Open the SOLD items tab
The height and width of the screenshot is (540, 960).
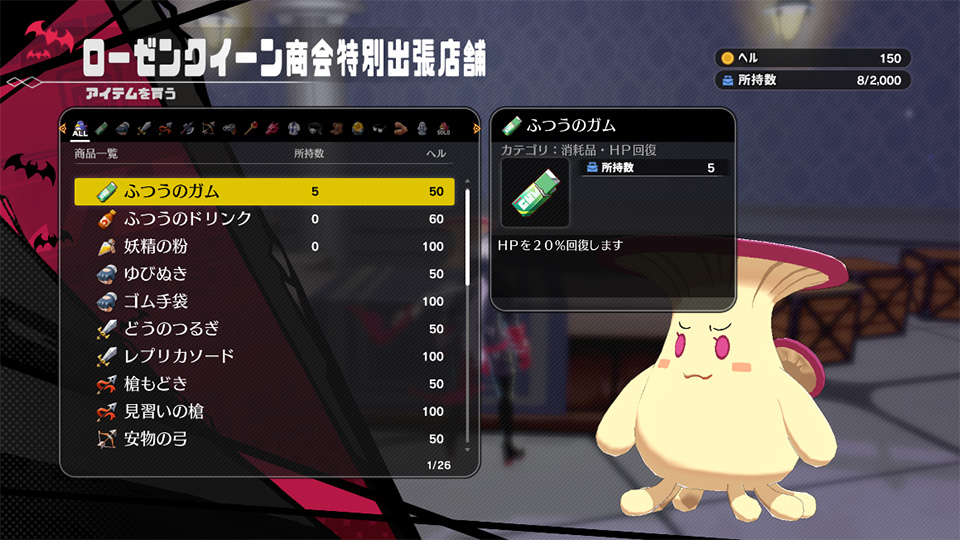coord(443,128)
